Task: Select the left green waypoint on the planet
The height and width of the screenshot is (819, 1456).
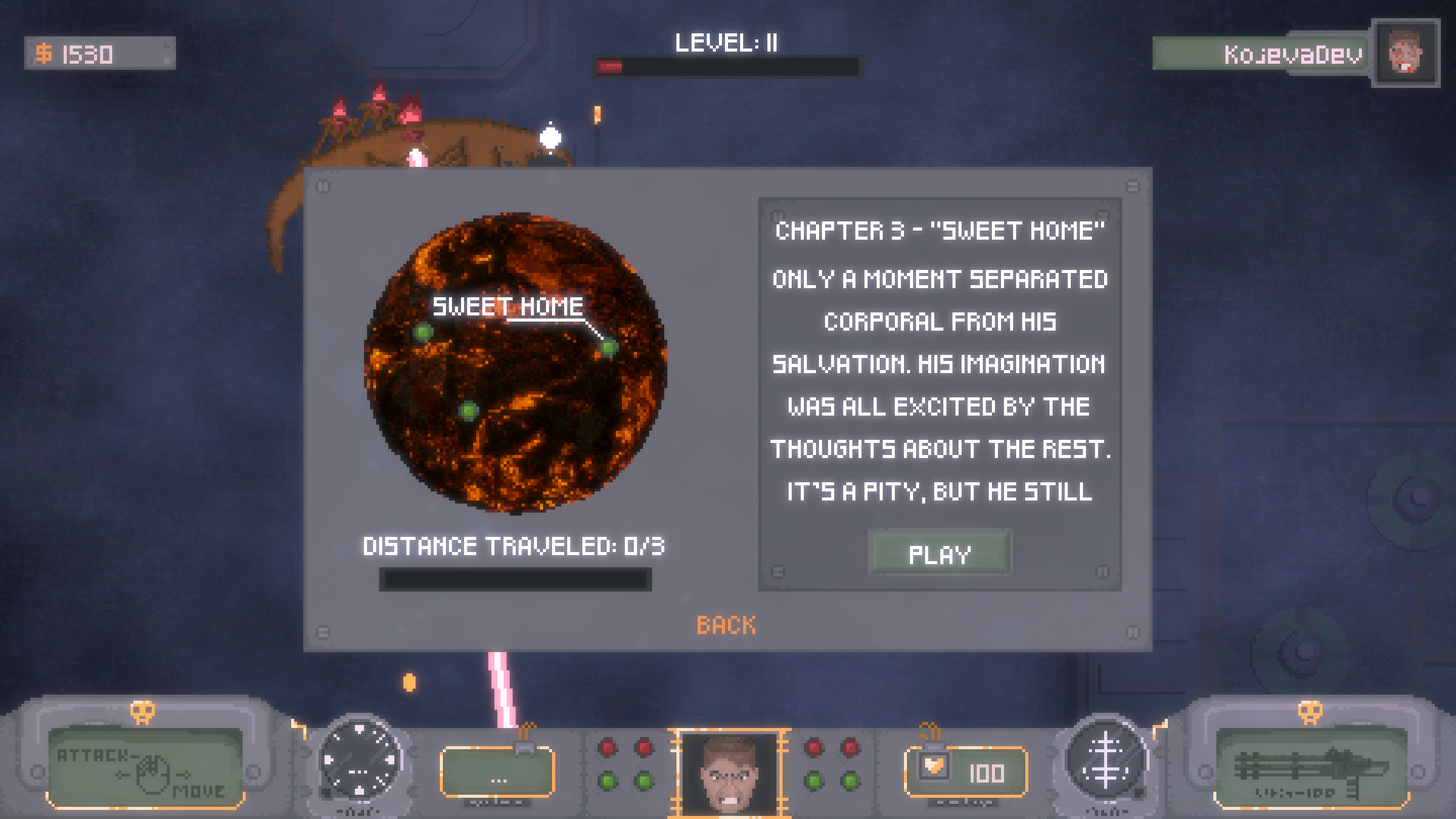Action: [x=422, y=332]
